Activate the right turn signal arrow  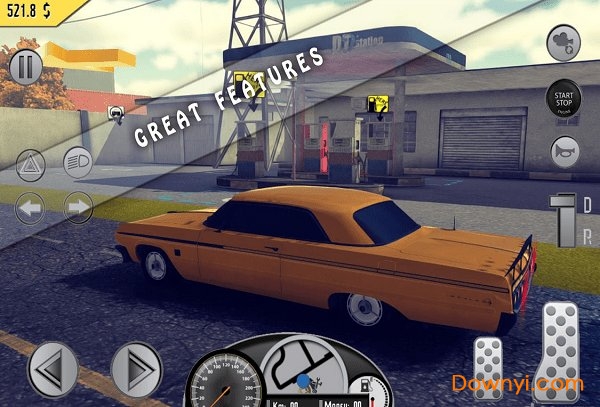[x=78, y=208]
